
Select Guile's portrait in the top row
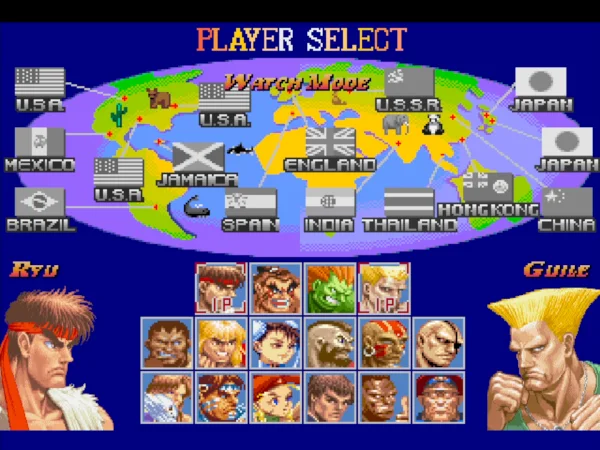click(383, 288)
